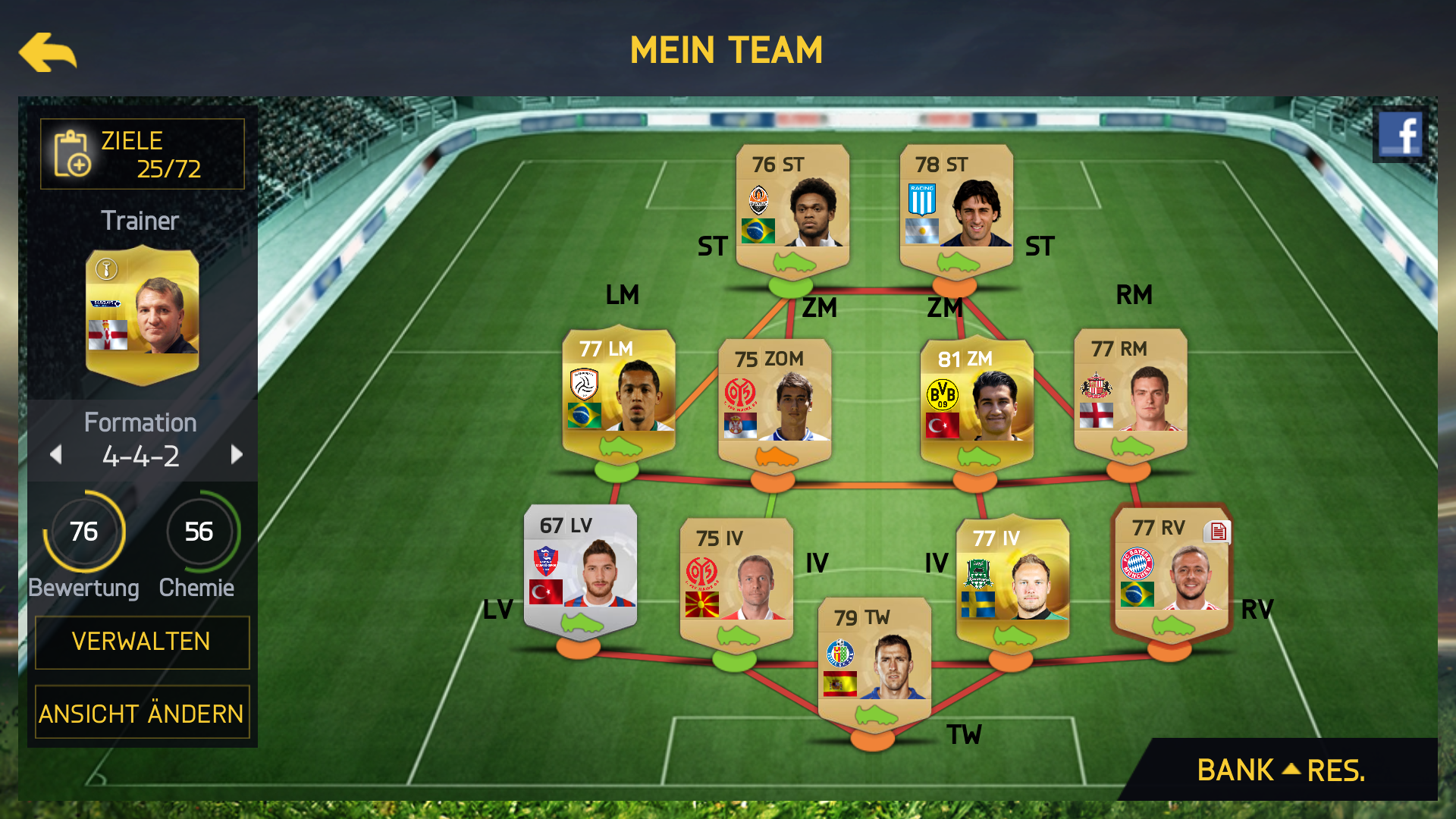Image resolution: width=1456 pixels, height=819 pixels.
Task: Switch to next formation with right arrow
Action: tap(237, 455)
